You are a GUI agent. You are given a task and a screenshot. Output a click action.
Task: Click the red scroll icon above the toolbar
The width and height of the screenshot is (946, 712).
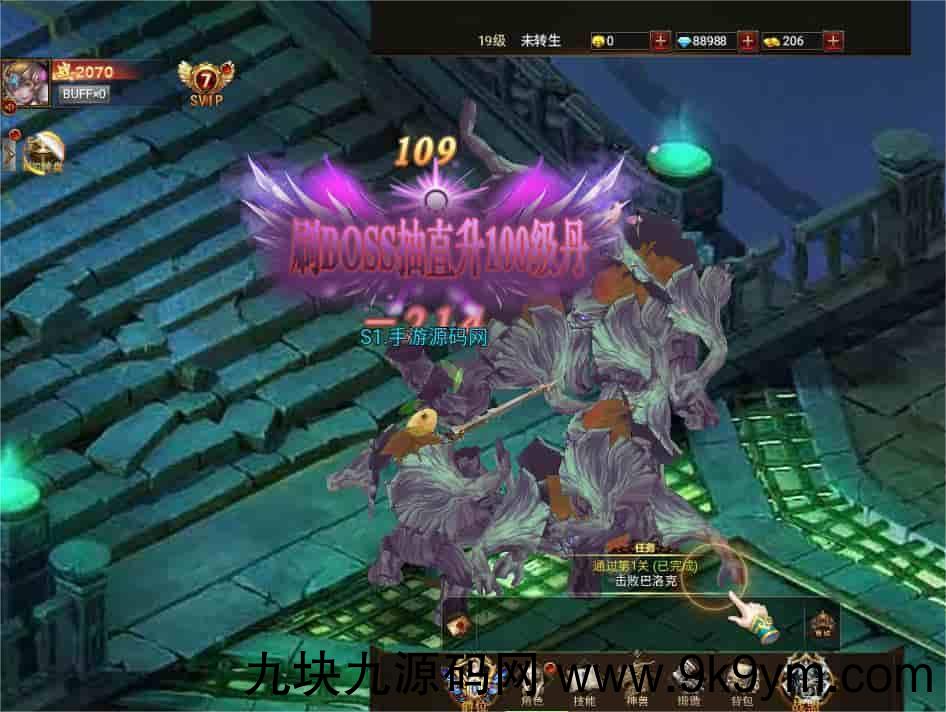(x=460, y=626)
